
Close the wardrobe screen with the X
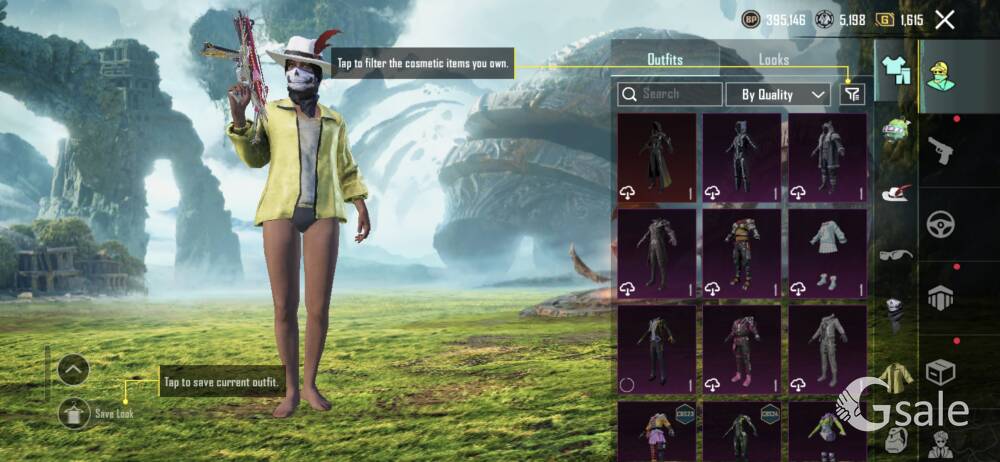tap(944, 19)
